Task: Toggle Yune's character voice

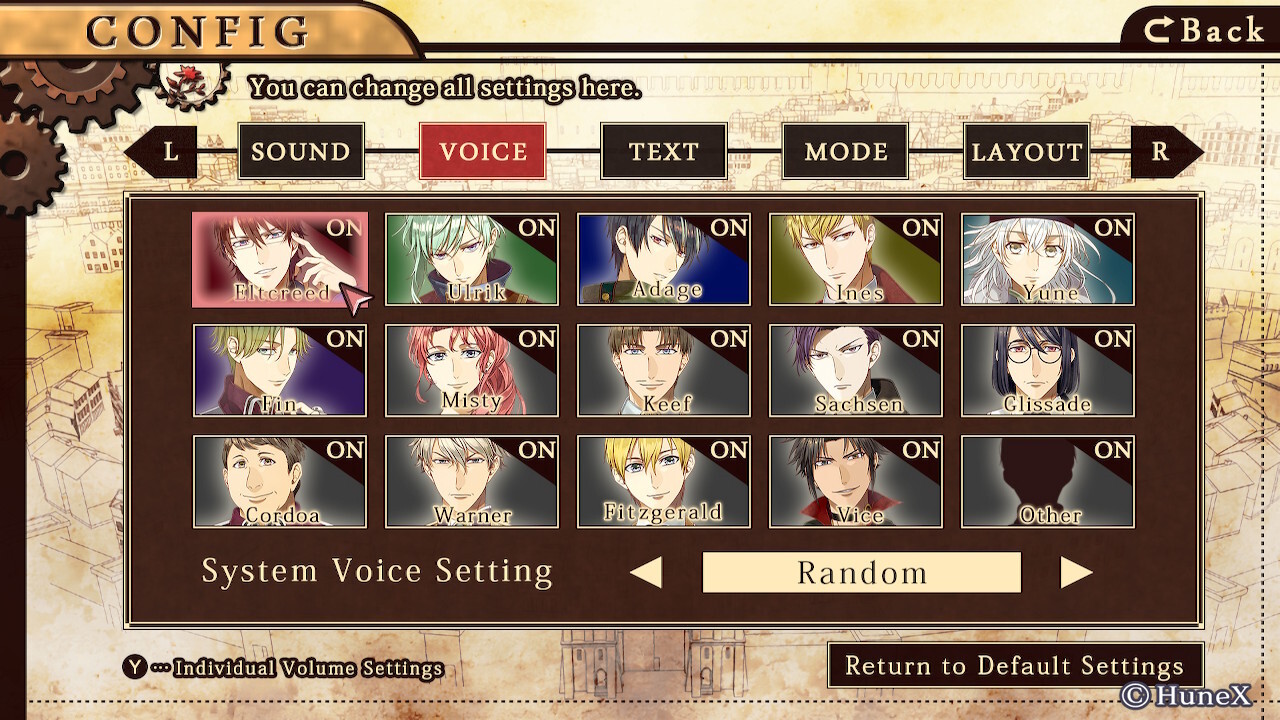Action: [x=1048, y=259]
